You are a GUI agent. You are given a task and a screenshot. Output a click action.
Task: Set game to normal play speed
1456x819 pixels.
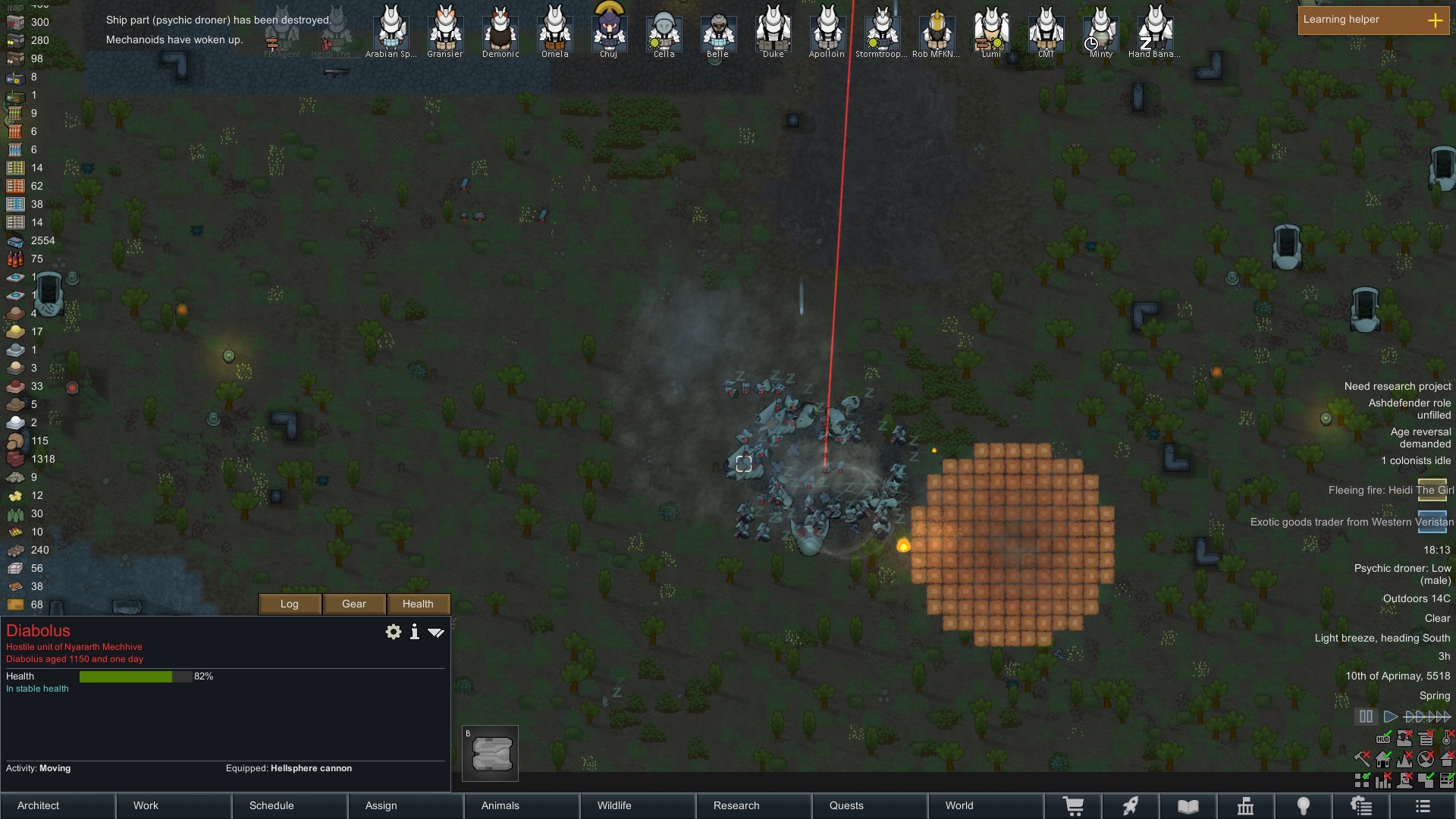click(1390, 717)
